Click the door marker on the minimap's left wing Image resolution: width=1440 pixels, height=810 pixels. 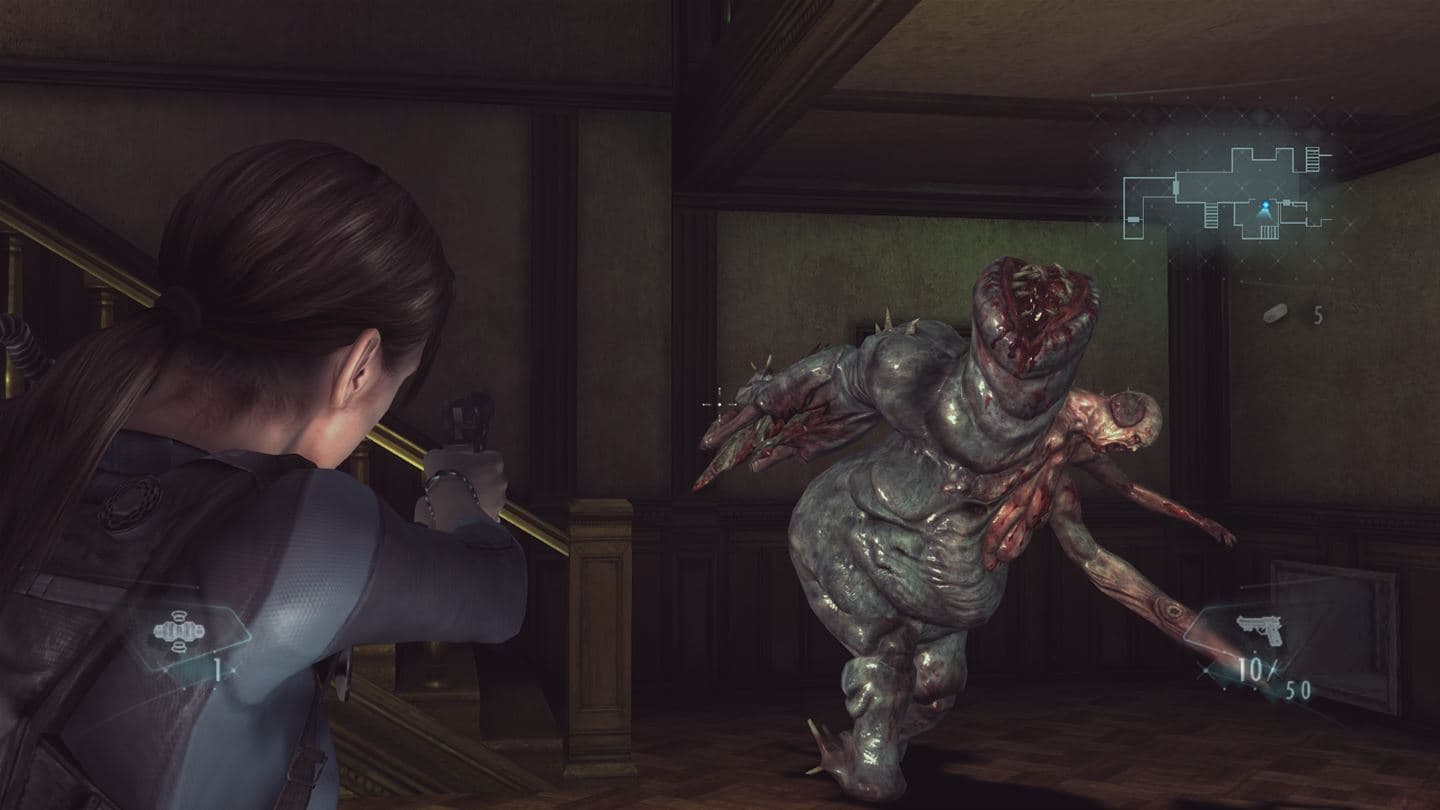[x=1134, y=218]
